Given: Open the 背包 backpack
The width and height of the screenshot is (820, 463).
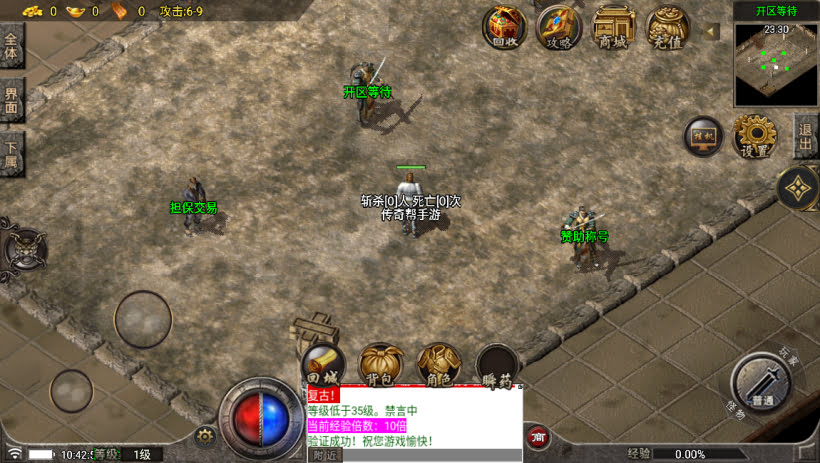Looking at the screenshot, I should [381, 365].
